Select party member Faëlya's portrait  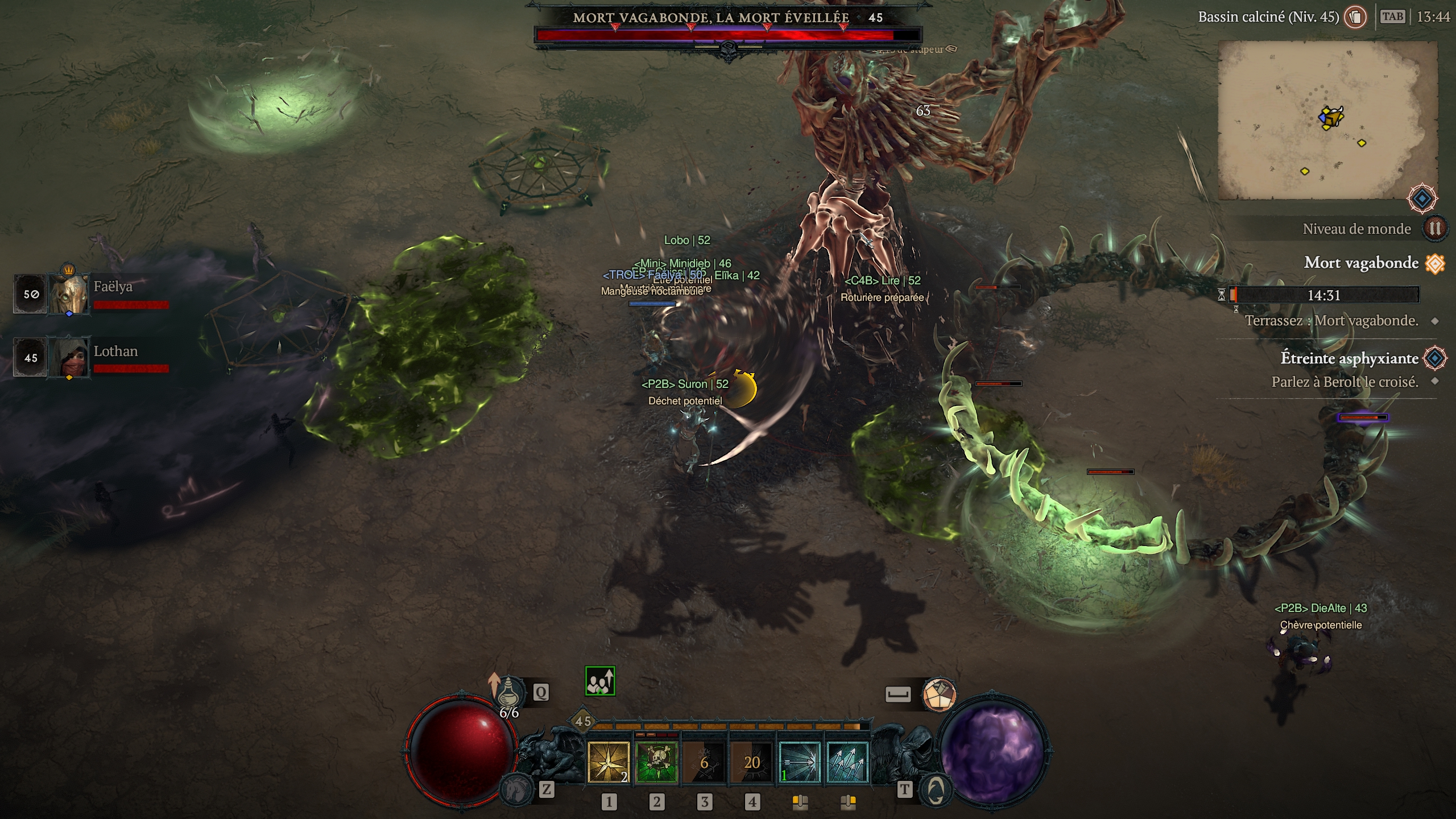click(x=69, y=293)
